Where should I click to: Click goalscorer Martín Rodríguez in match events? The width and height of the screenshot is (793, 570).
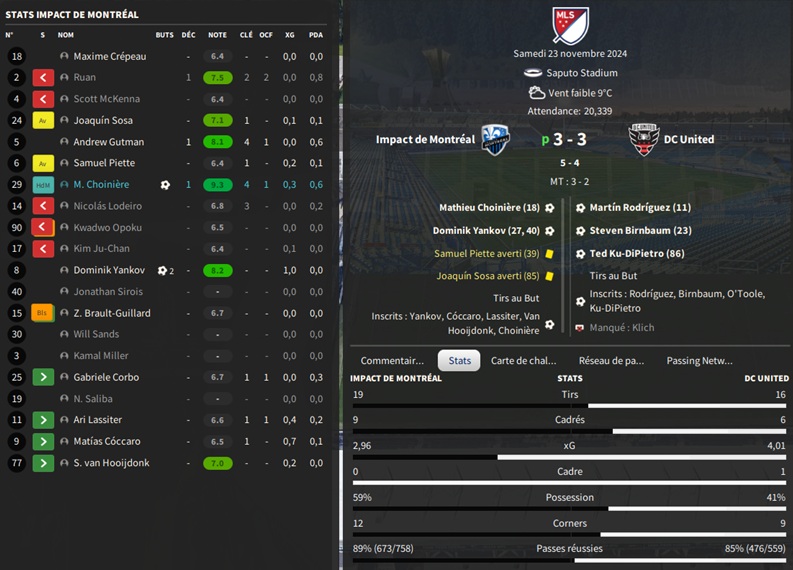640,208
